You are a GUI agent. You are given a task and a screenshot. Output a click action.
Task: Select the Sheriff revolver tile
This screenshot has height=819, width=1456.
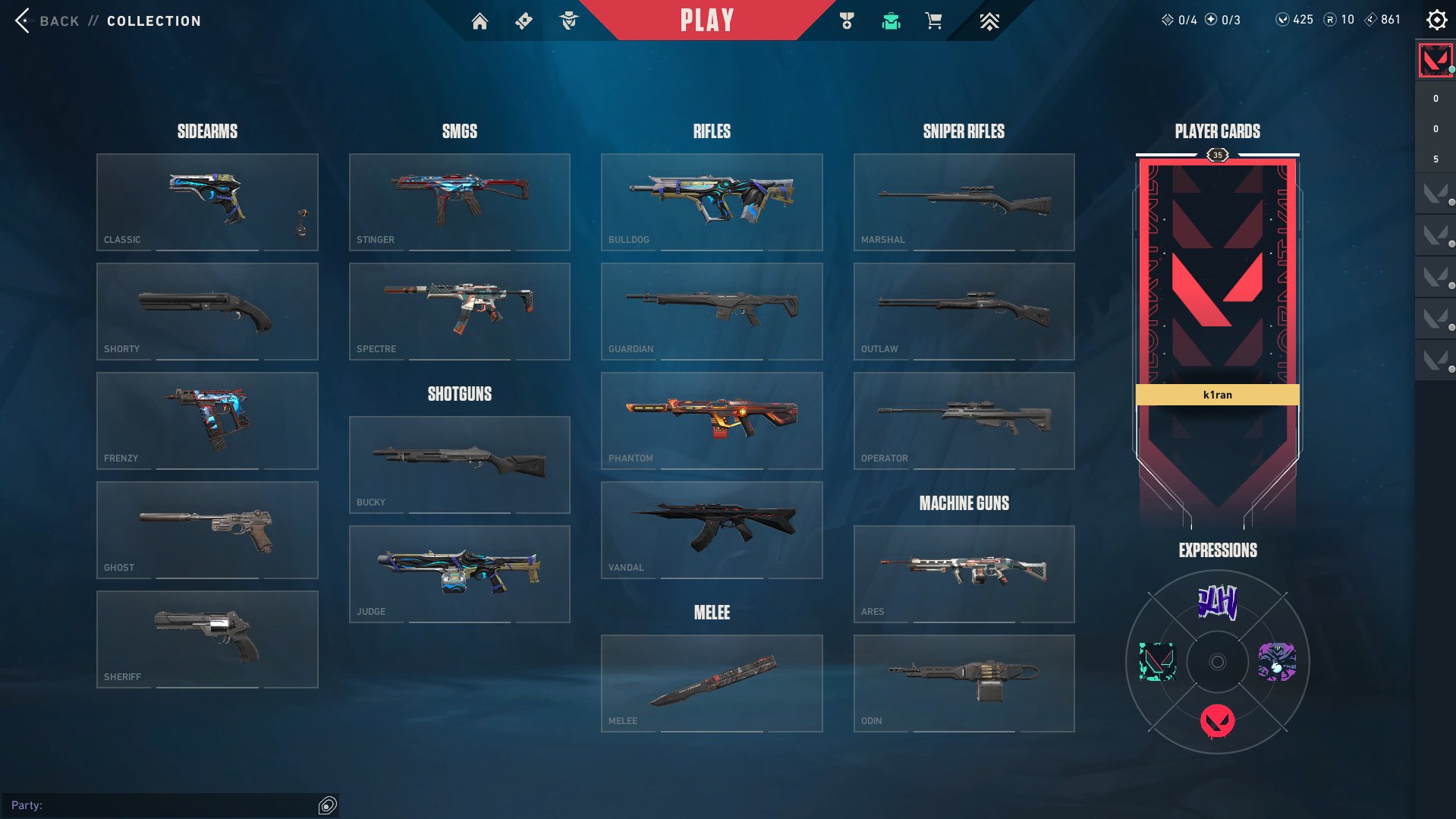click(207, 639)
